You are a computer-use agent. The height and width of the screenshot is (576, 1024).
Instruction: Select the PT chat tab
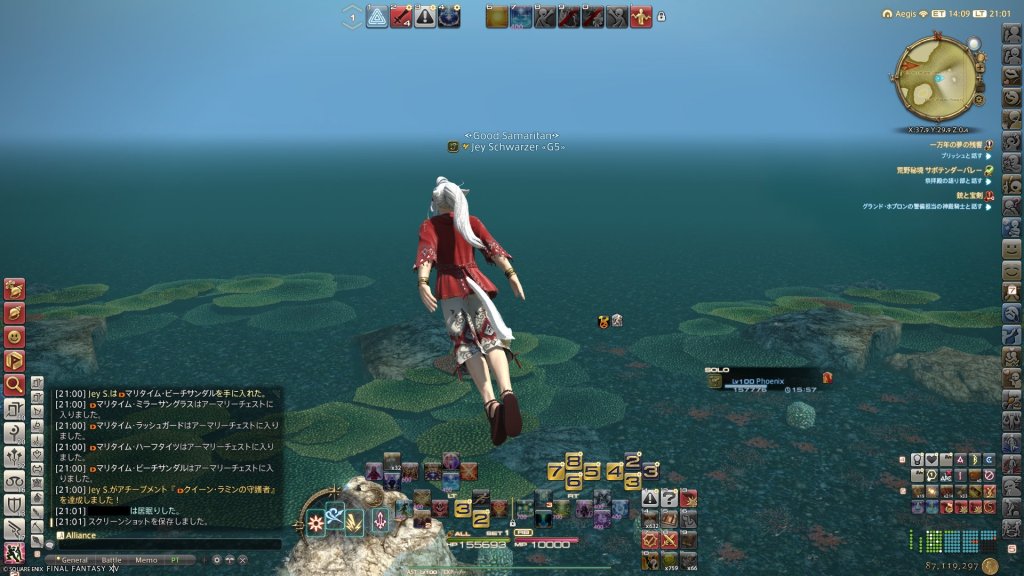[176, 560]
